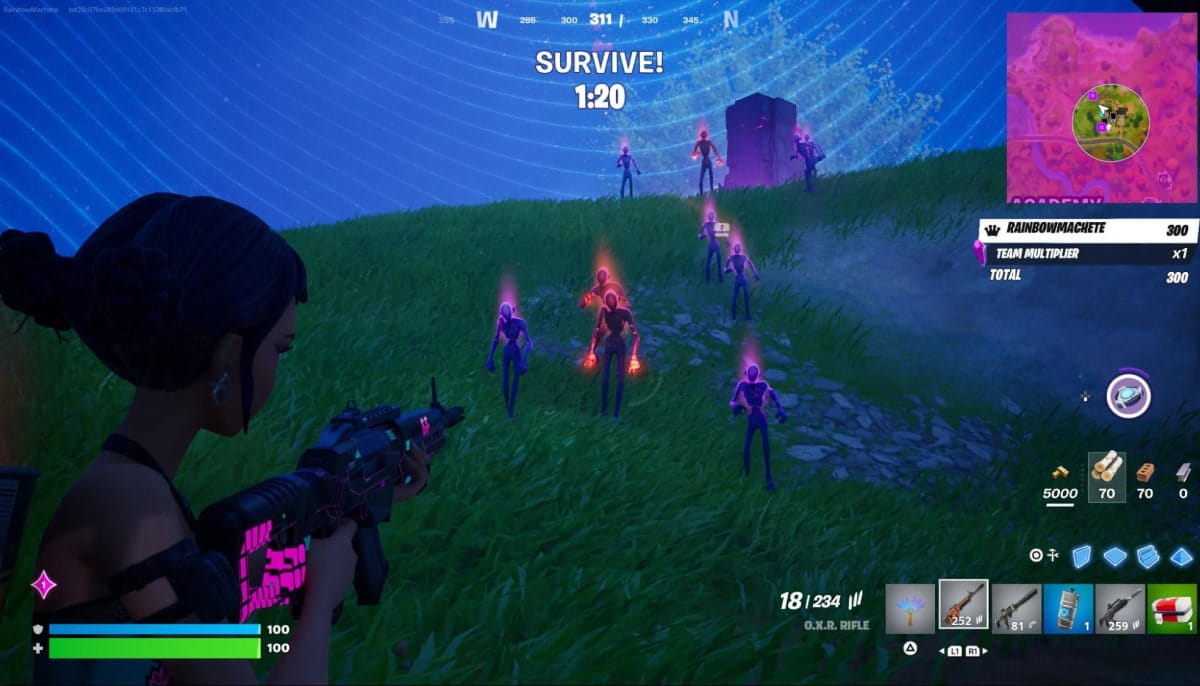The width and height of the screenshot is (1200, 686).
Task: Select the RainbowMachete score row
Action: [x=1072, y=230]
